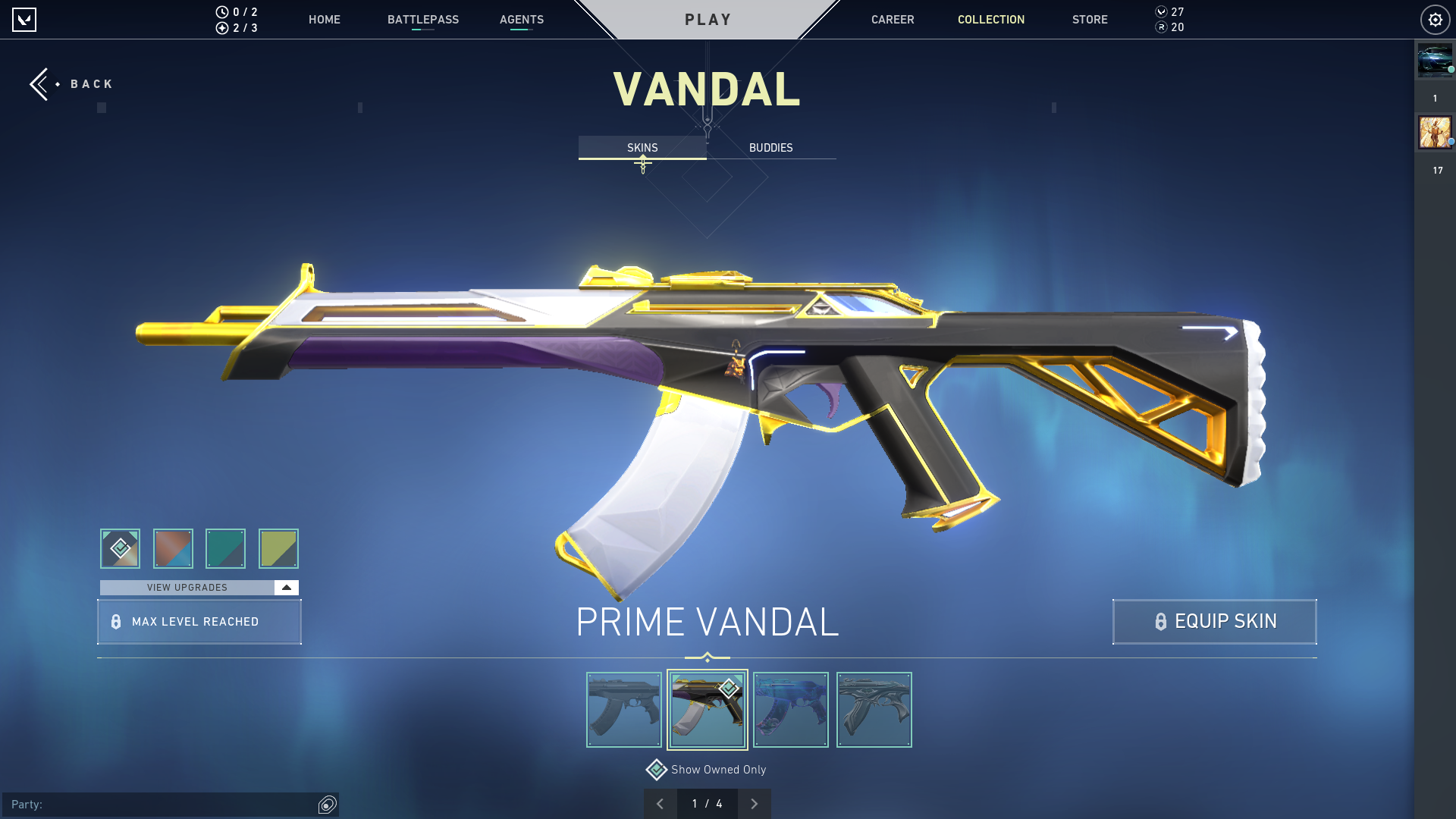Click the Valorant logo in top-left
Screen dimensions: 1456x819
pyautogui.click(x=25, y=20)
